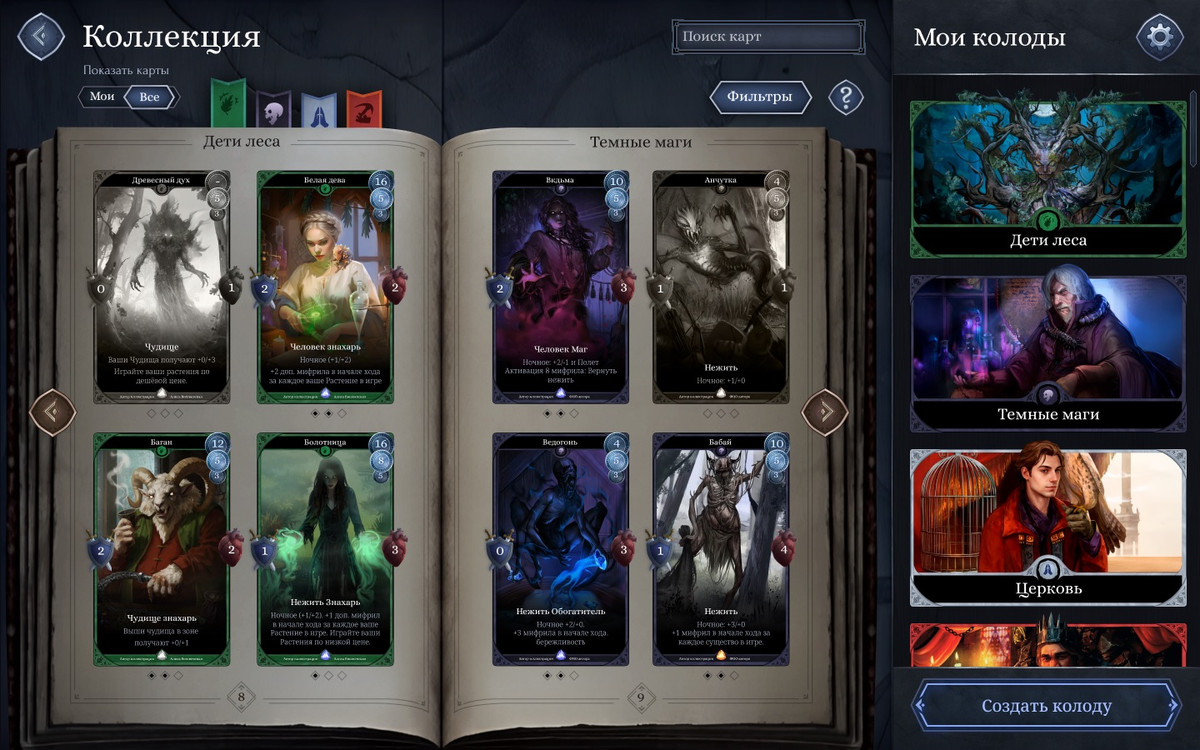Open settings with the gear icon

[1160, 37]
